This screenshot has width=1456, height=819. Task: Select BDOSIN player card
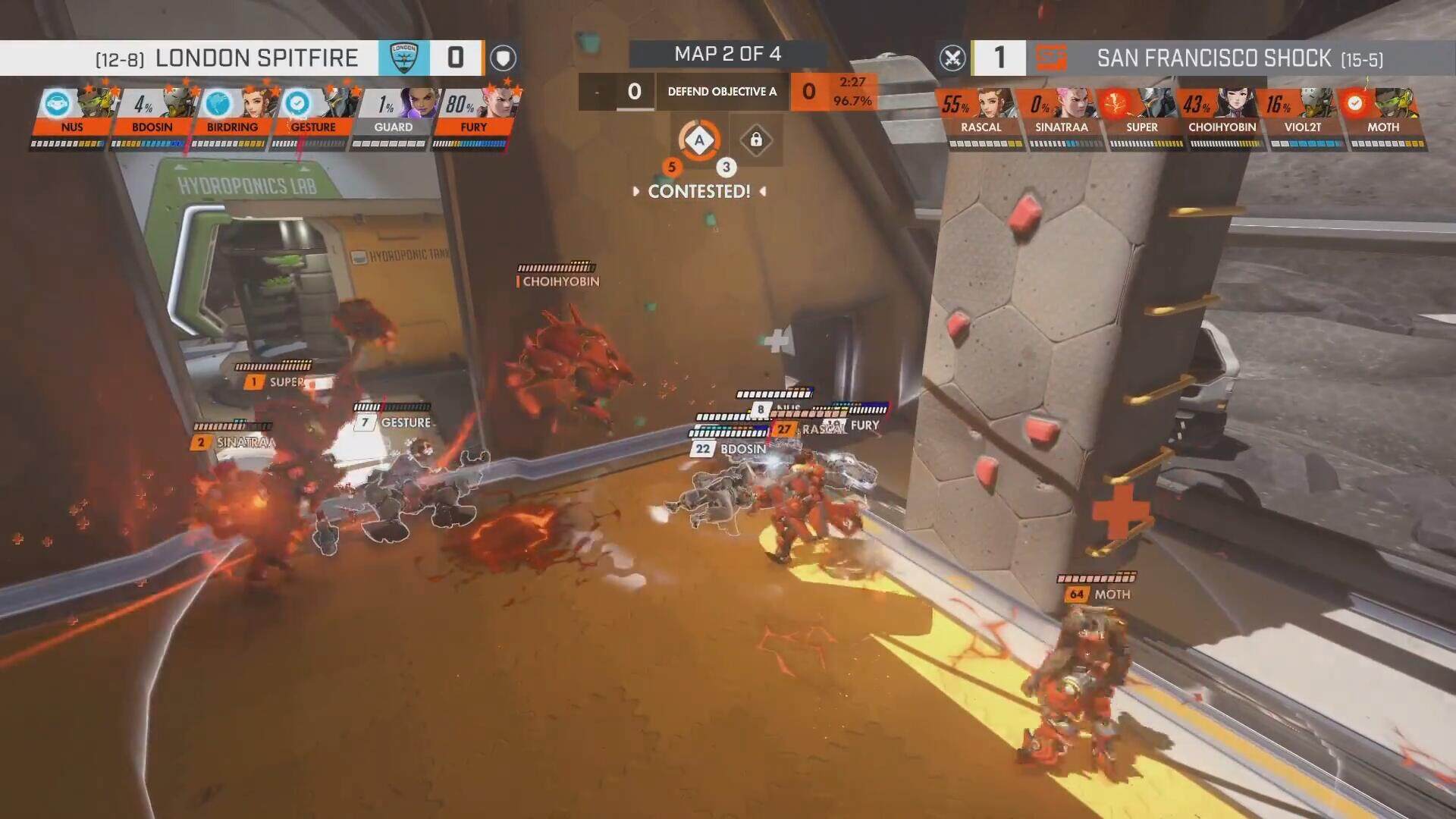click(153, 114)
